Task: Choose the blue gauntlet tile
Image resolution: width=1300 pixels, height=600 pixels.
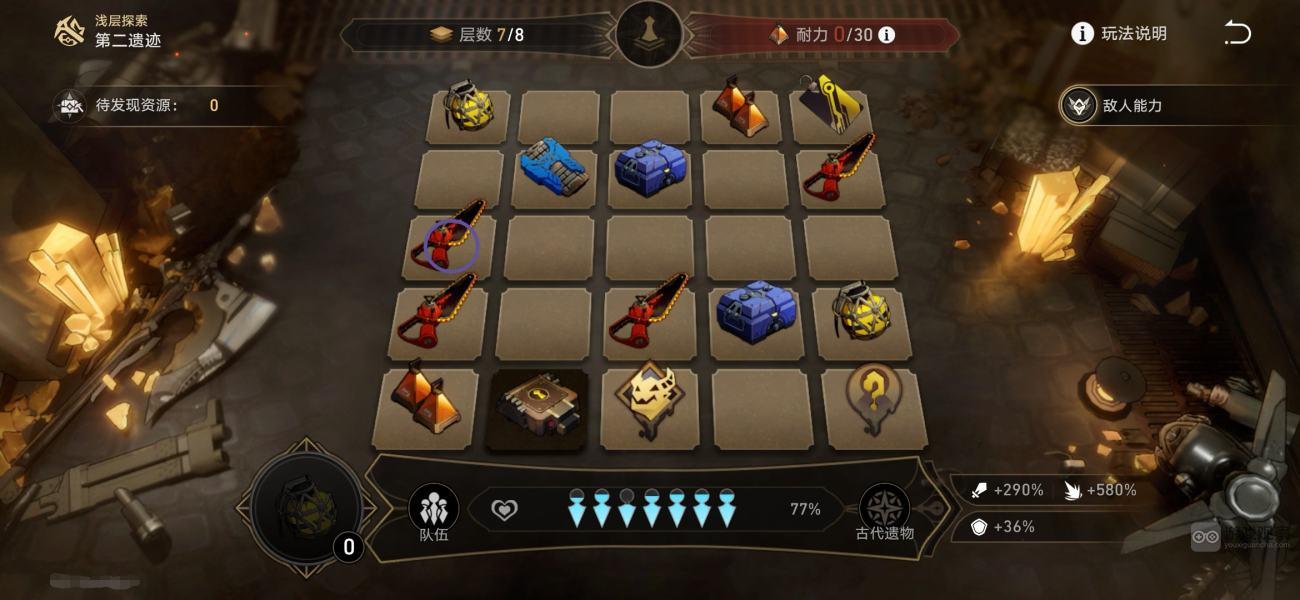Action: pos(553,172)
